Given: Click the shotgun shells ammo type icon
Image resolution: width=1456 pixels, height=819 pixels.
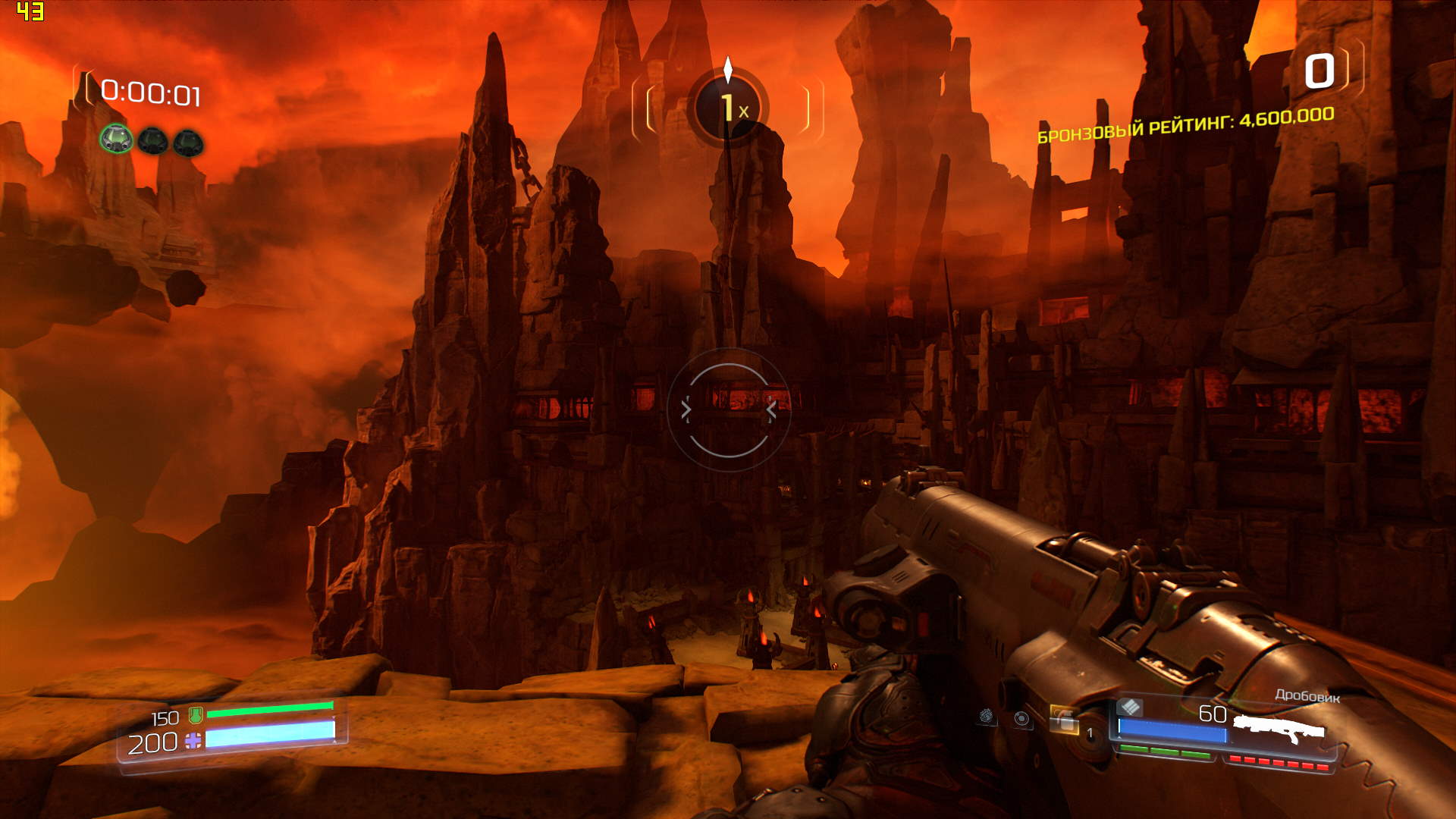Looking at the screenshot, I should coord(1130,708).
